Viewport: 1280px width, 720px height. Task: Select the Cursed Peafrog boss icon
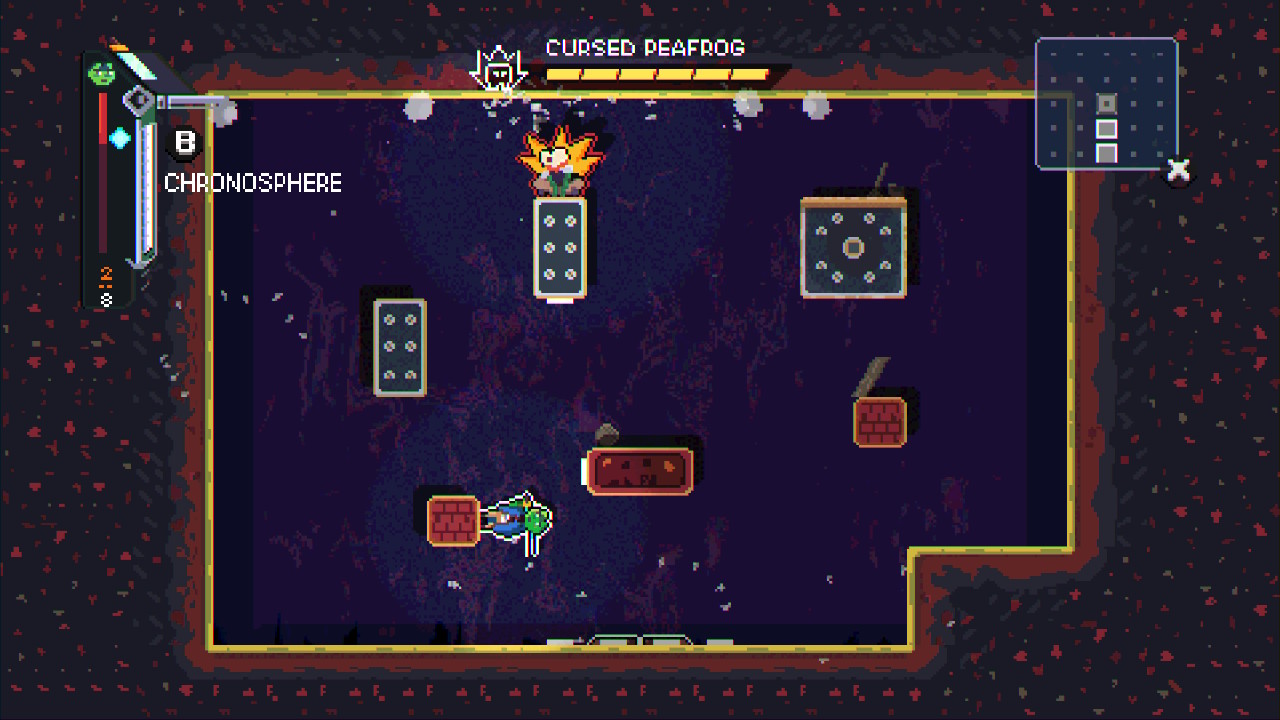point(495,70)
